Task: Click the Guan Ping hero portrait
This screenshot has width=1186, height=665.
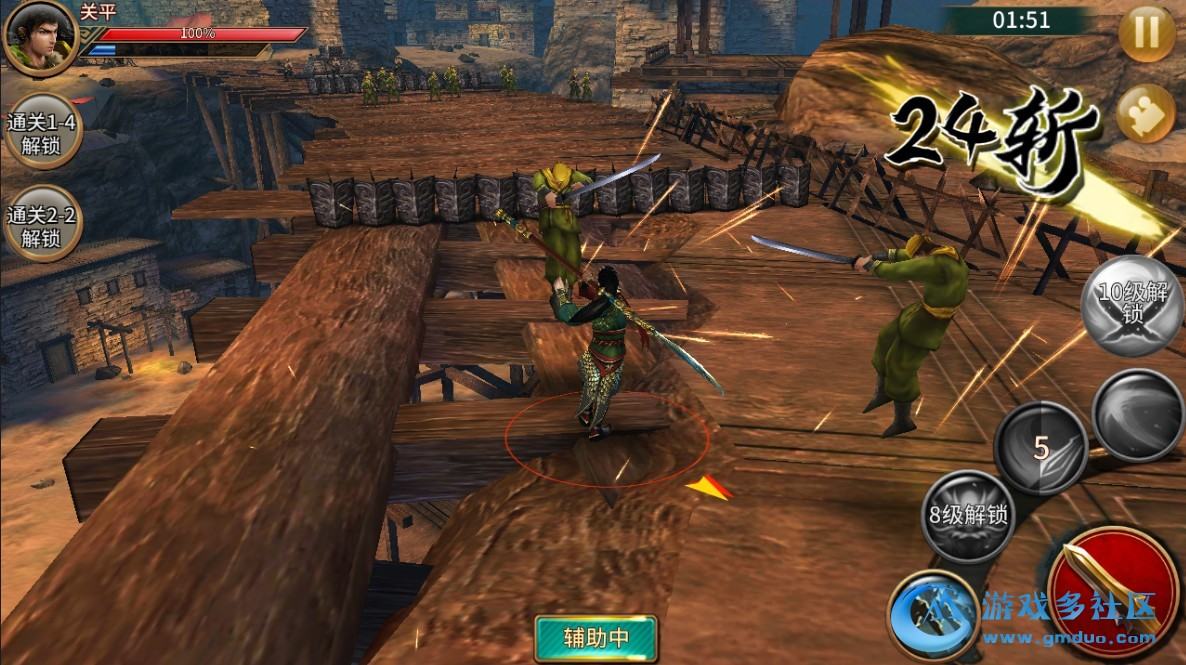Action: 40,37
